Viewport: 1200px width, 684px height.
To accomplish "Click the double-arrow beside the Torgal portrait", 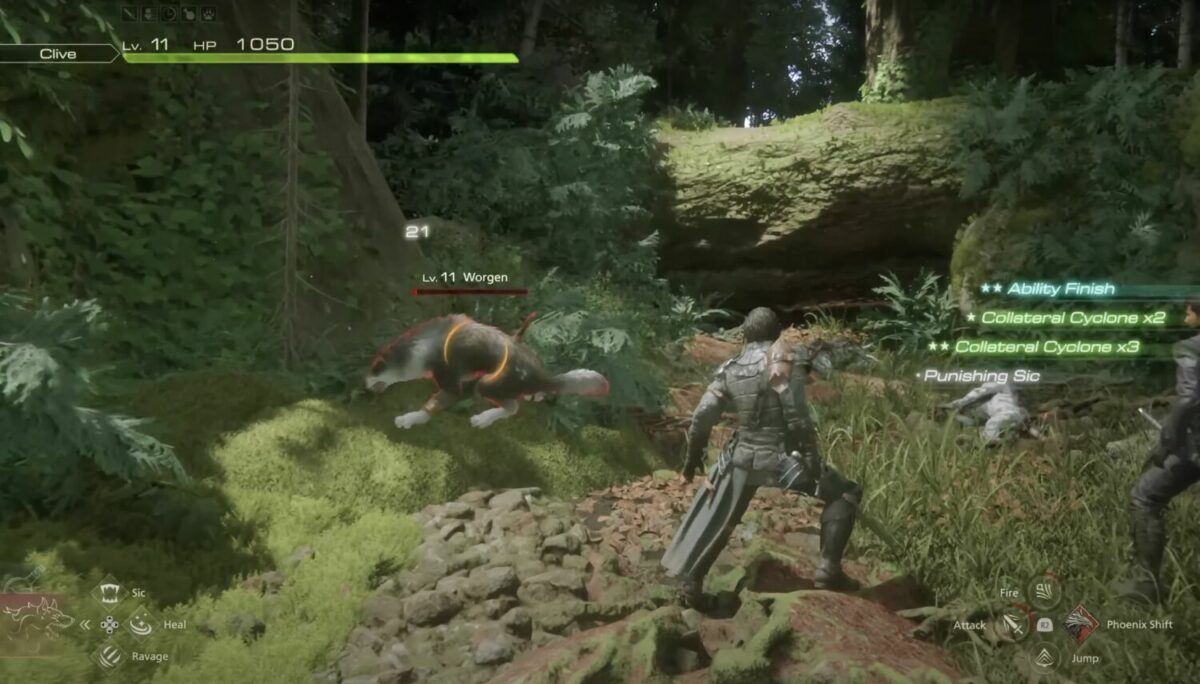I will (84, 624).
